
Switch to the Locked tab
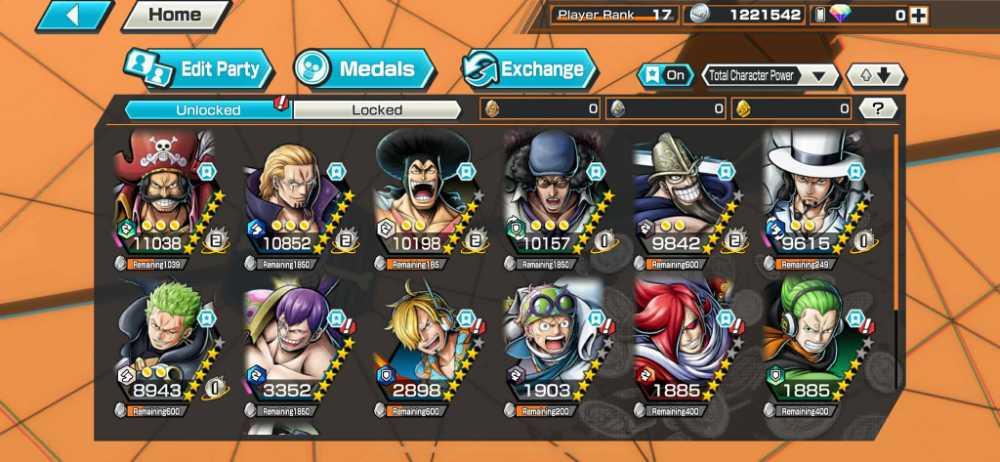point(377,109)
